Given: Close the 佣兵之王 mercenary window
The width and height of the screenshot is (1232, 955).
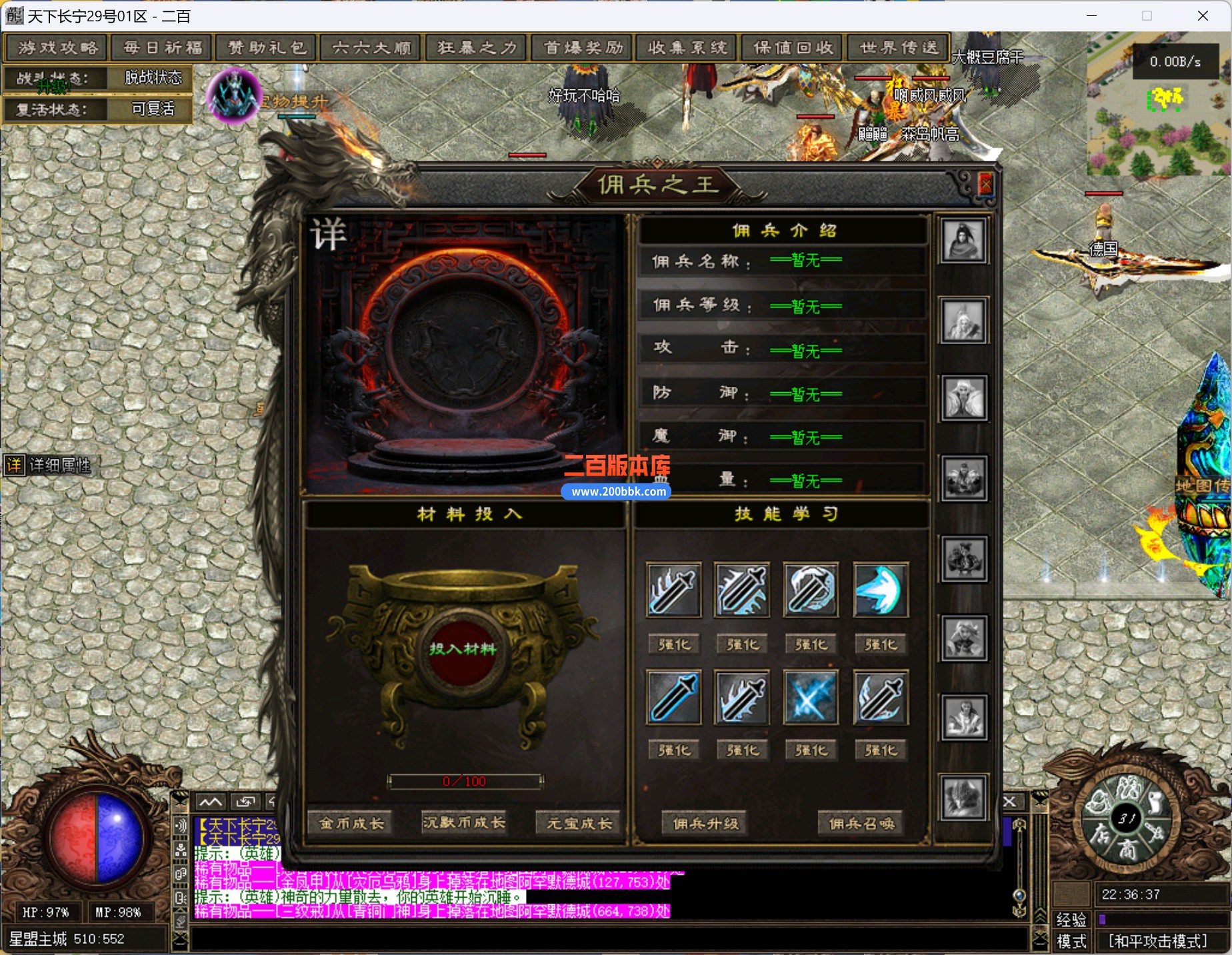Looking at the screenshot, I should point(985,183).
